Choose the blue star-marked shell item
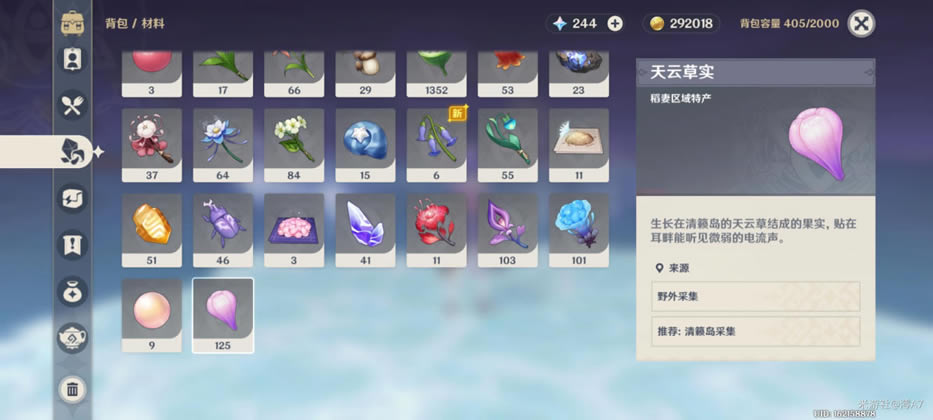The height and width of the screenshot is (420, 933). click(x=365, y=145)
